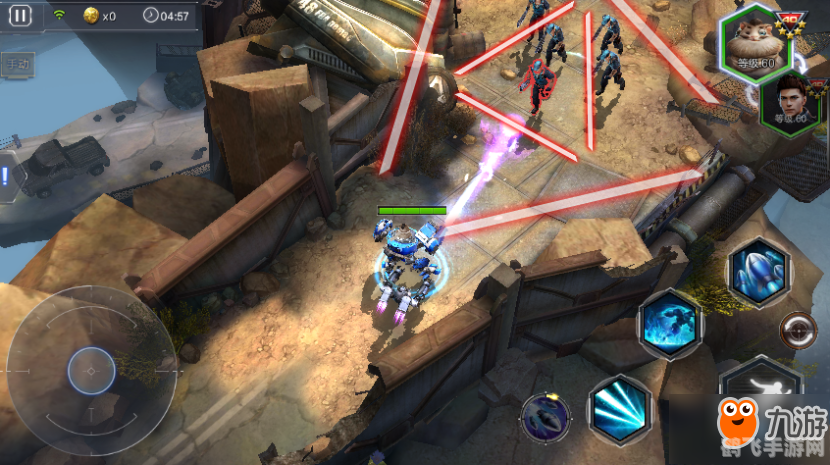
Task: Switch to the red-haired man hero portrait
Action: [x=784, y=102]
